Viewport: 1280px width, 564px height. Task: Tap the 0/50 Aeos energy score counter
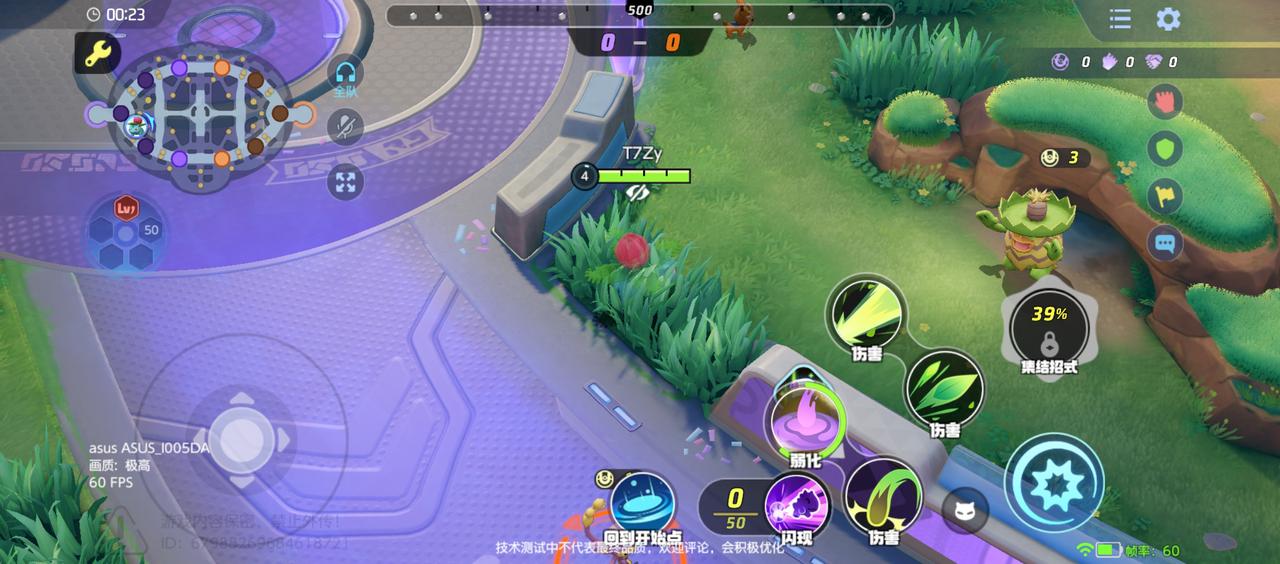pos(735,507)
